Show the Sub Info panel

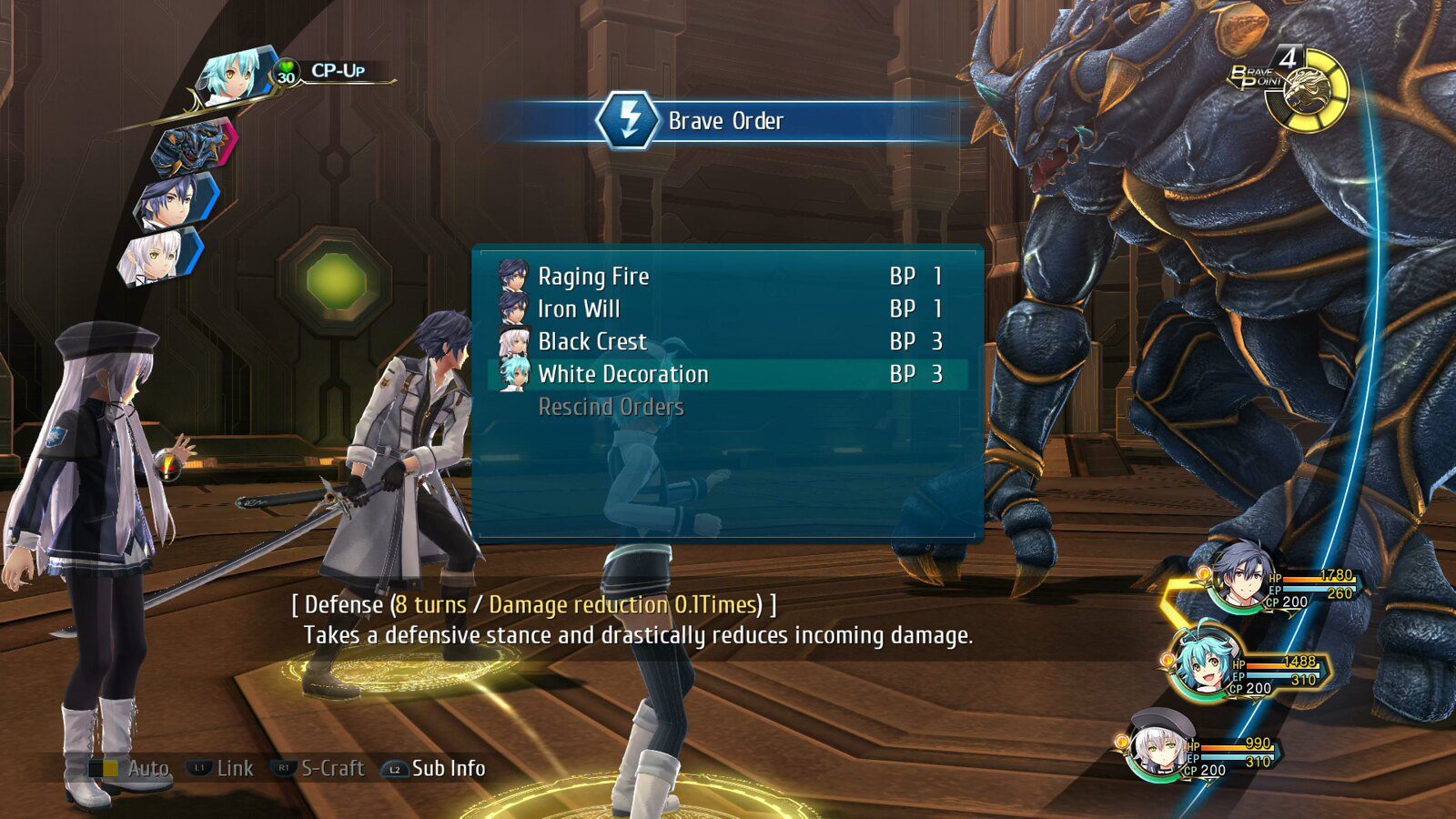[x=434, y=769]
